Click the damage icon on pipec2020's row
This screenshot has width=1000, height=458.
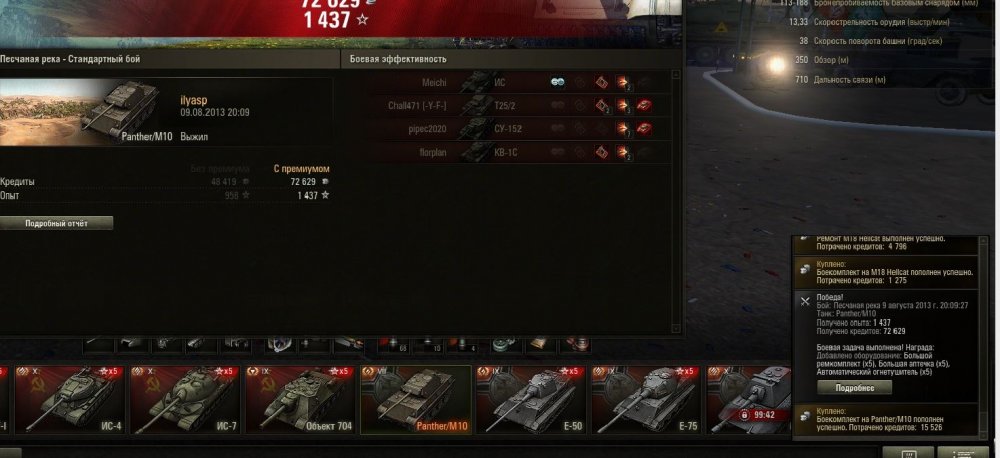622,129
